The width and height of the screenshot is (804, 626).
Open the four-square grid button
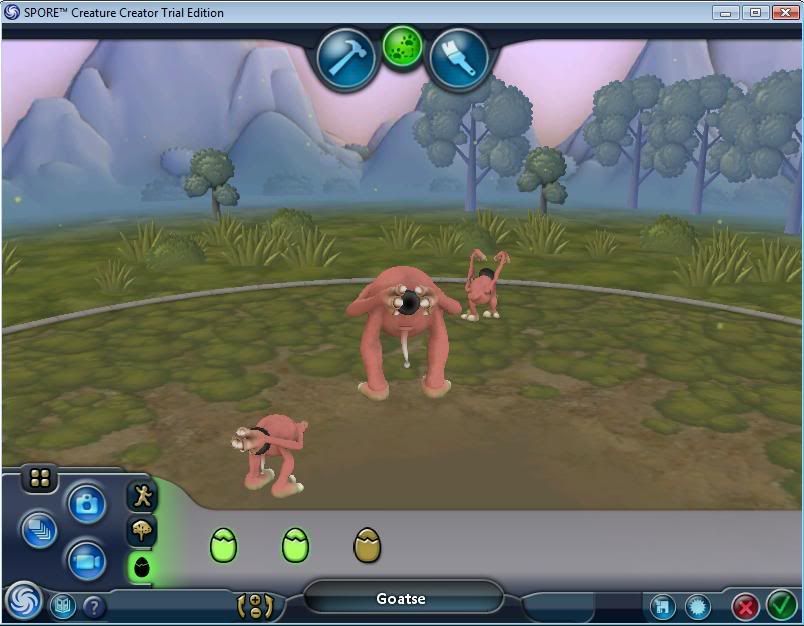(x=40, y=479)
